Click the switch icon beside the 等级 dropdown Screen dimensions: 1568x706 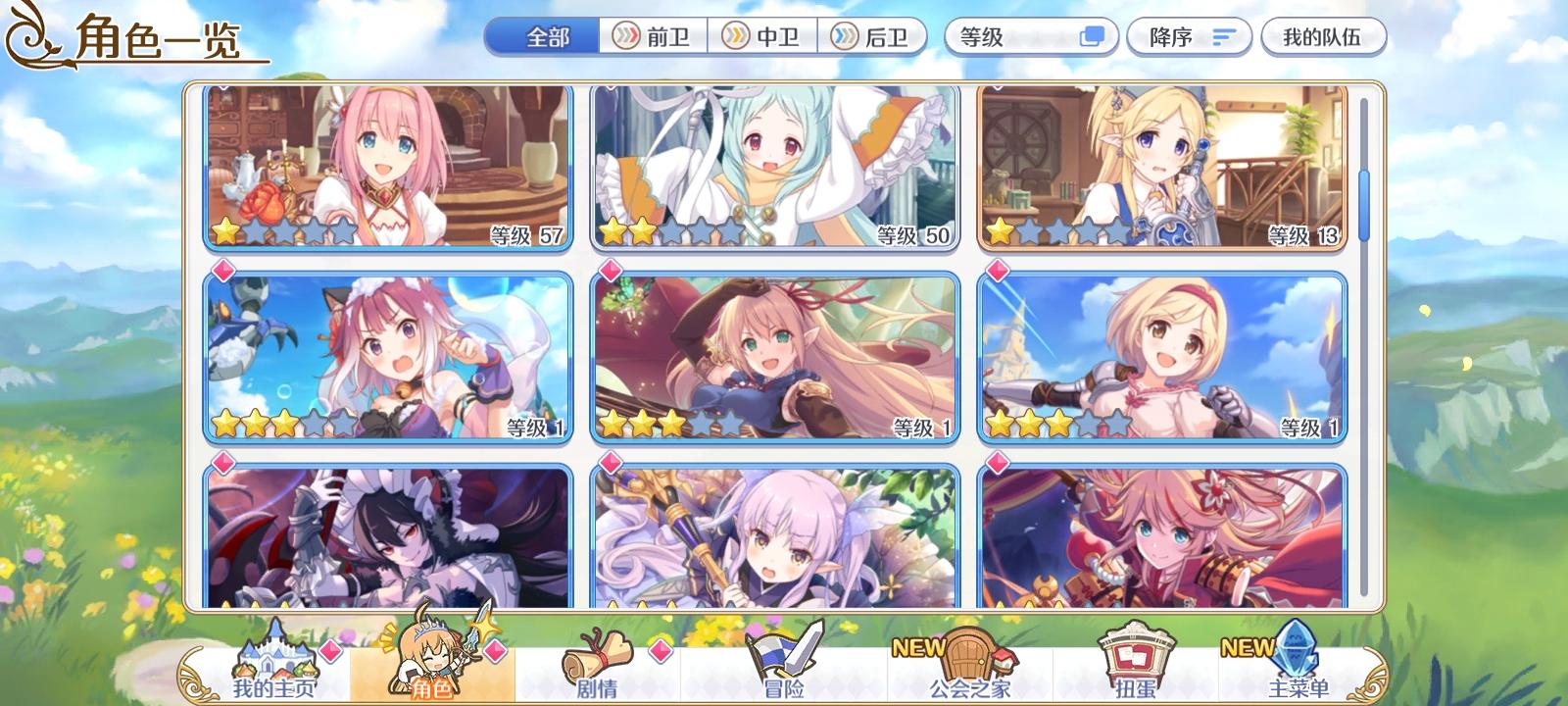(1091, 36)
